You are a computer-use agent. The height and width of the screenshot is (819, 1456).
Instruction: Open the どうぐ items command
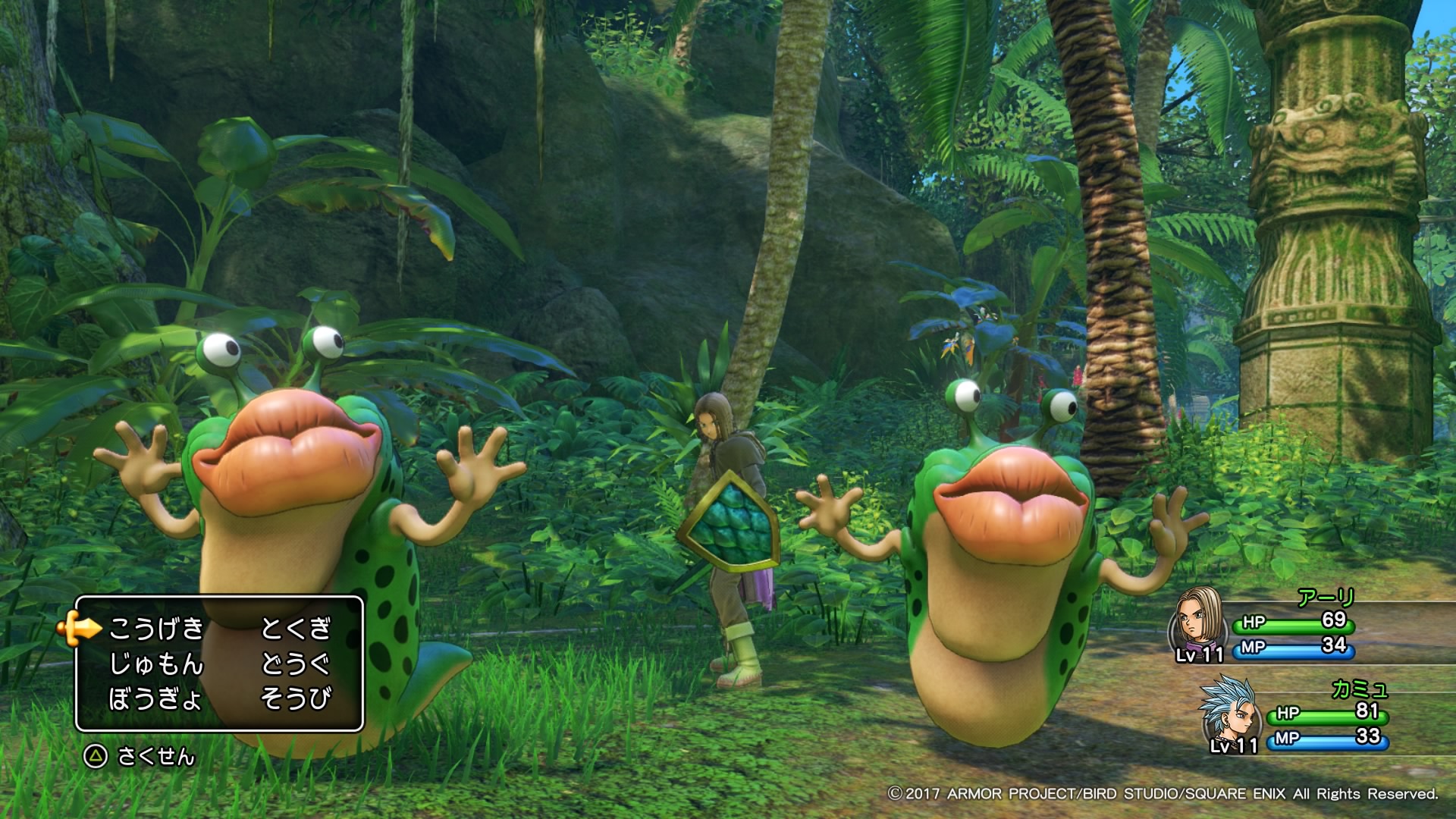coord(296,664)
